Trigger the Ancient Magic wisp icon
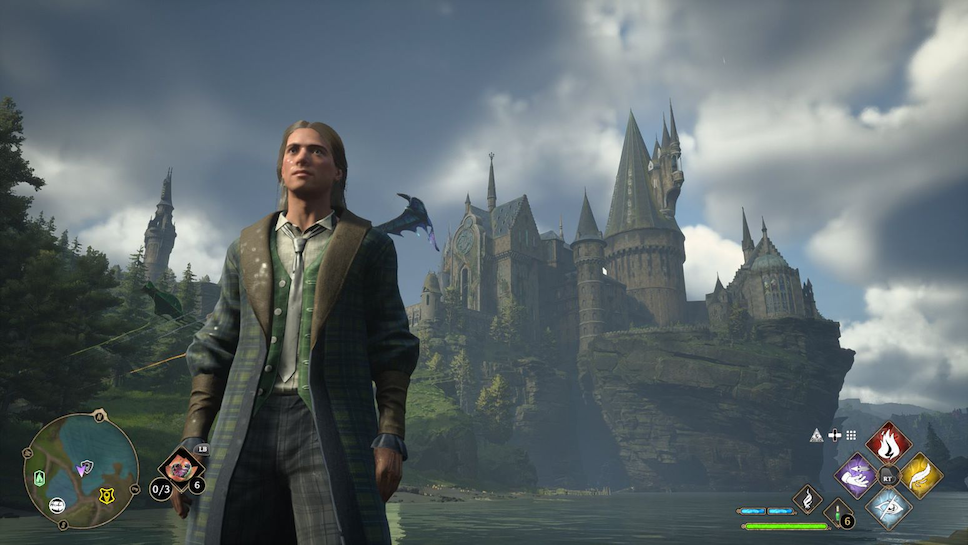Image resolution: width=968 pixels, height=545 pixels. 806,498
